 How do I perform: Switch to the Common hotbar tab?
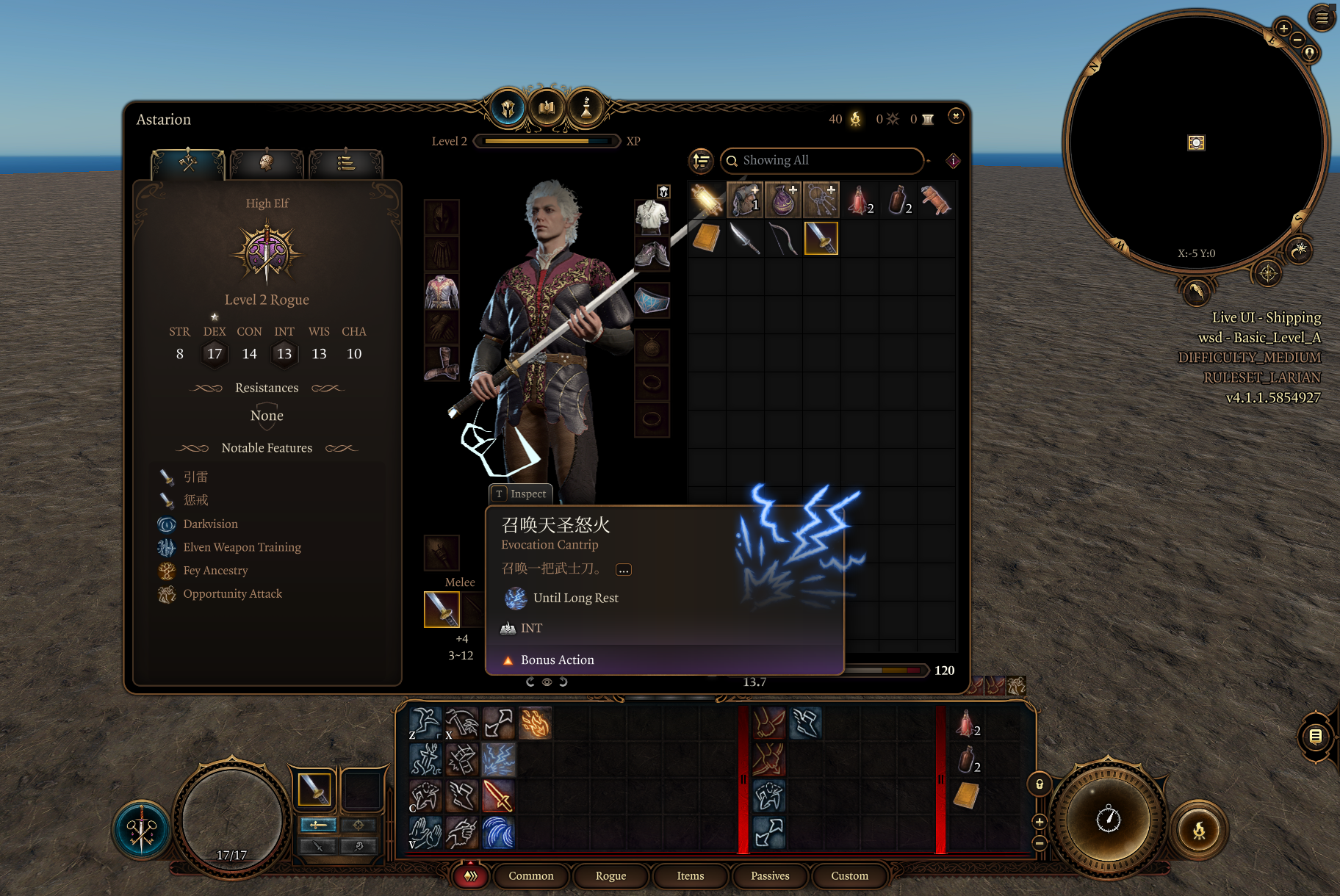point(530,875)
